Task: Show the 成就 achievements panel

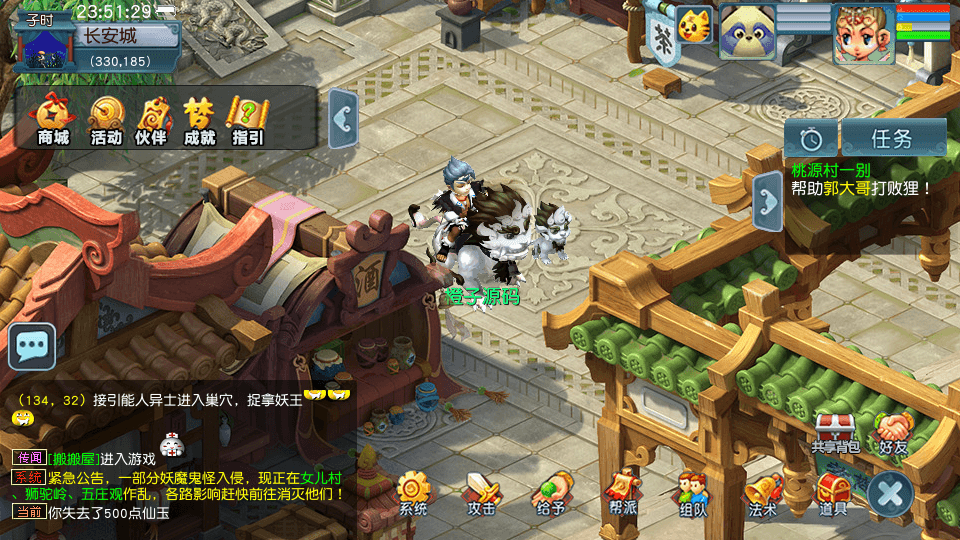Action: tap(199, 120)
